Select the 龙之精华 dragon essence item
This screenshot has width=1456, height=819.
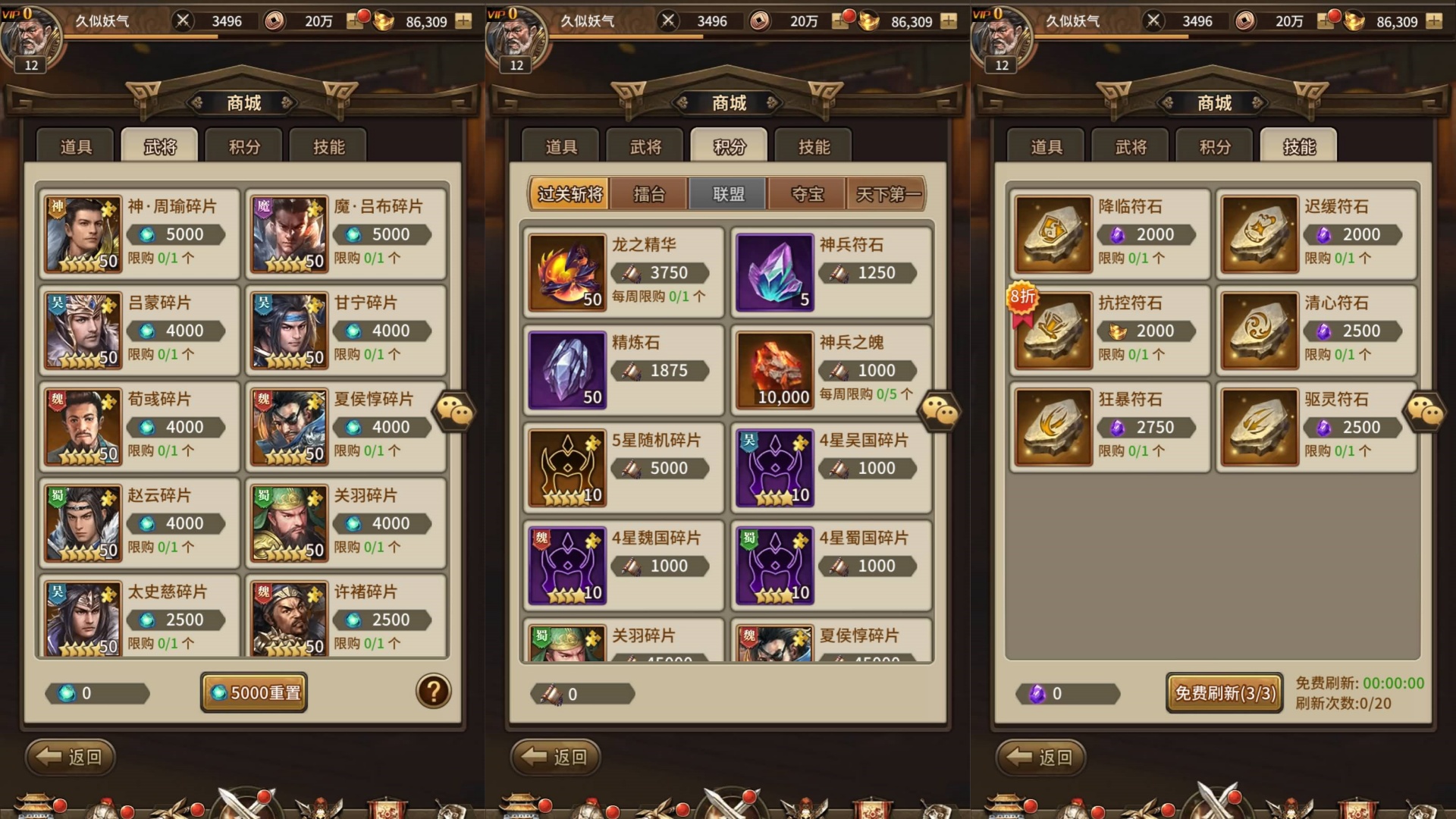click(622, 272)
